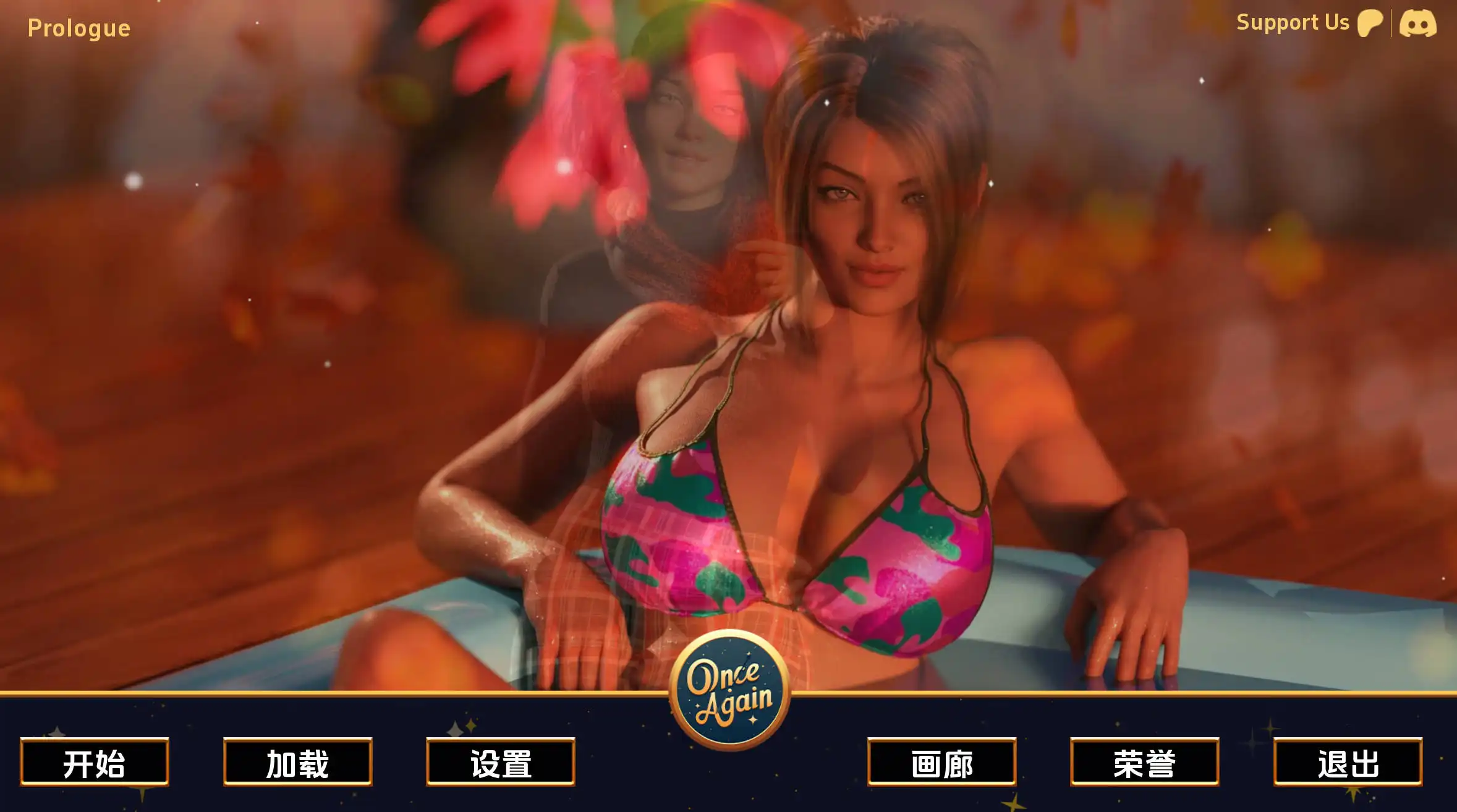Click the Prologue chapter label
1457x812 pixels.
pos(79,28)
